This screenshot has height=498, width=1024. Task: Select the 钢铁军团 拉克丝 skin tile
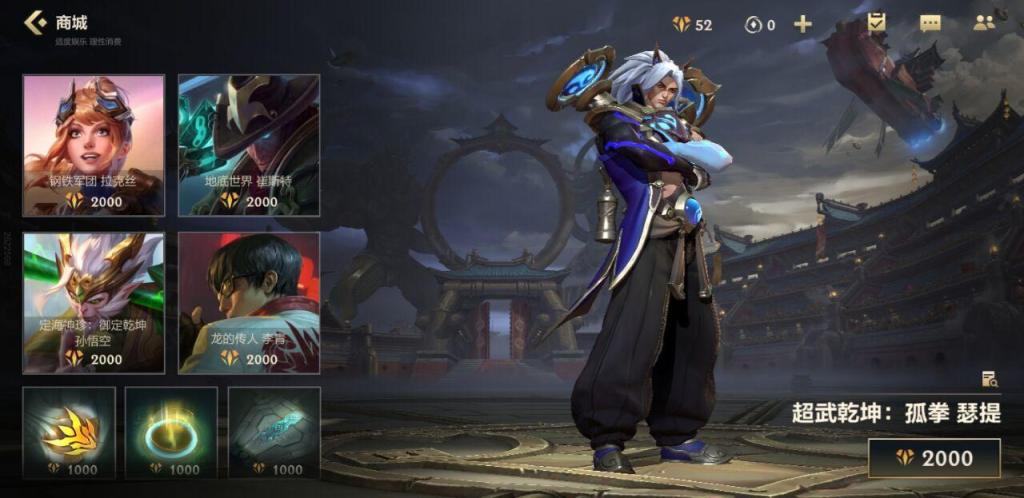[x=93, y=145]
